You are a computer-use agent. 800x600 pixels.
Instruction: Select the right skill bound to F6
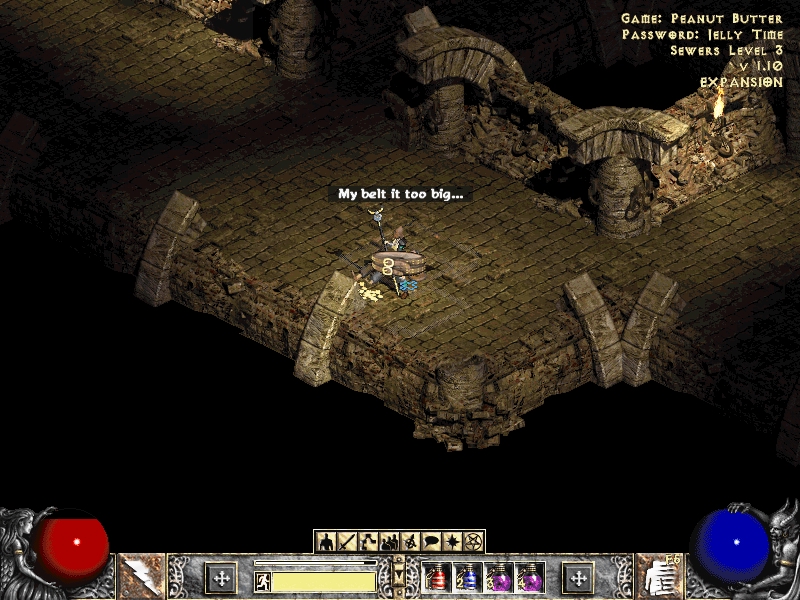tap(659, 577)
